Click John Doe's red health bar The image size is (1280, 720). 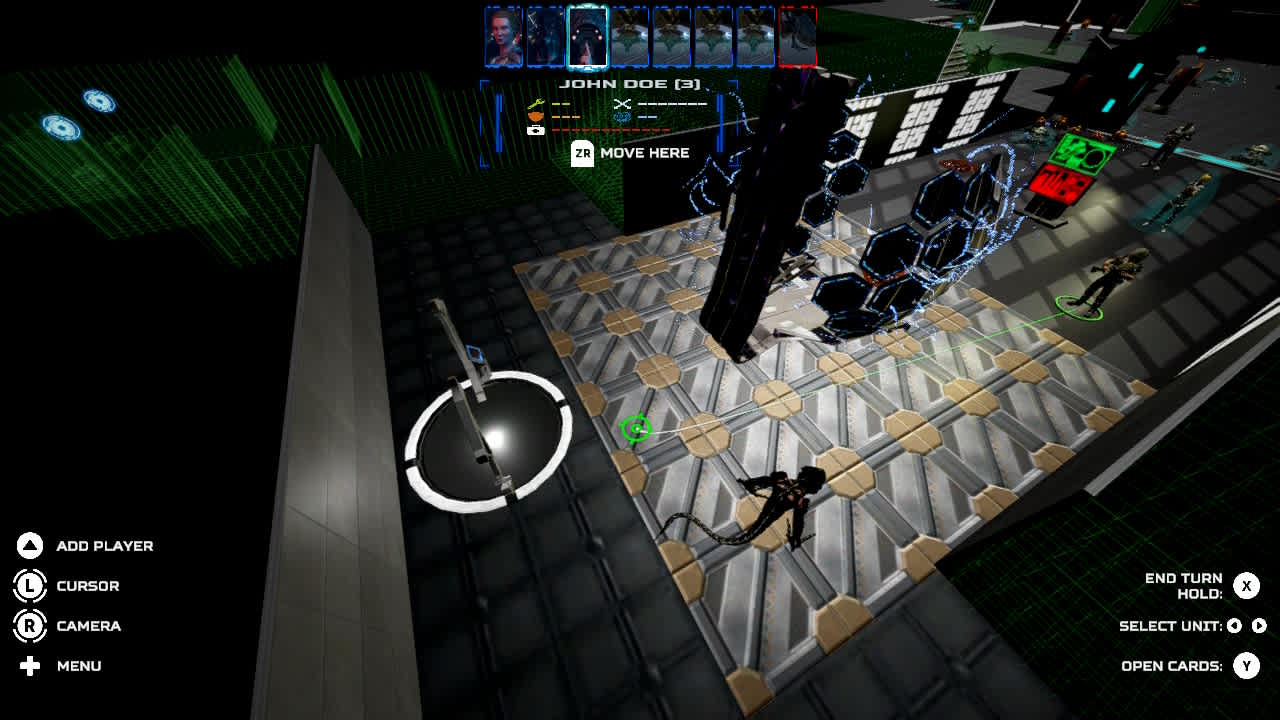tap(610, 130)
